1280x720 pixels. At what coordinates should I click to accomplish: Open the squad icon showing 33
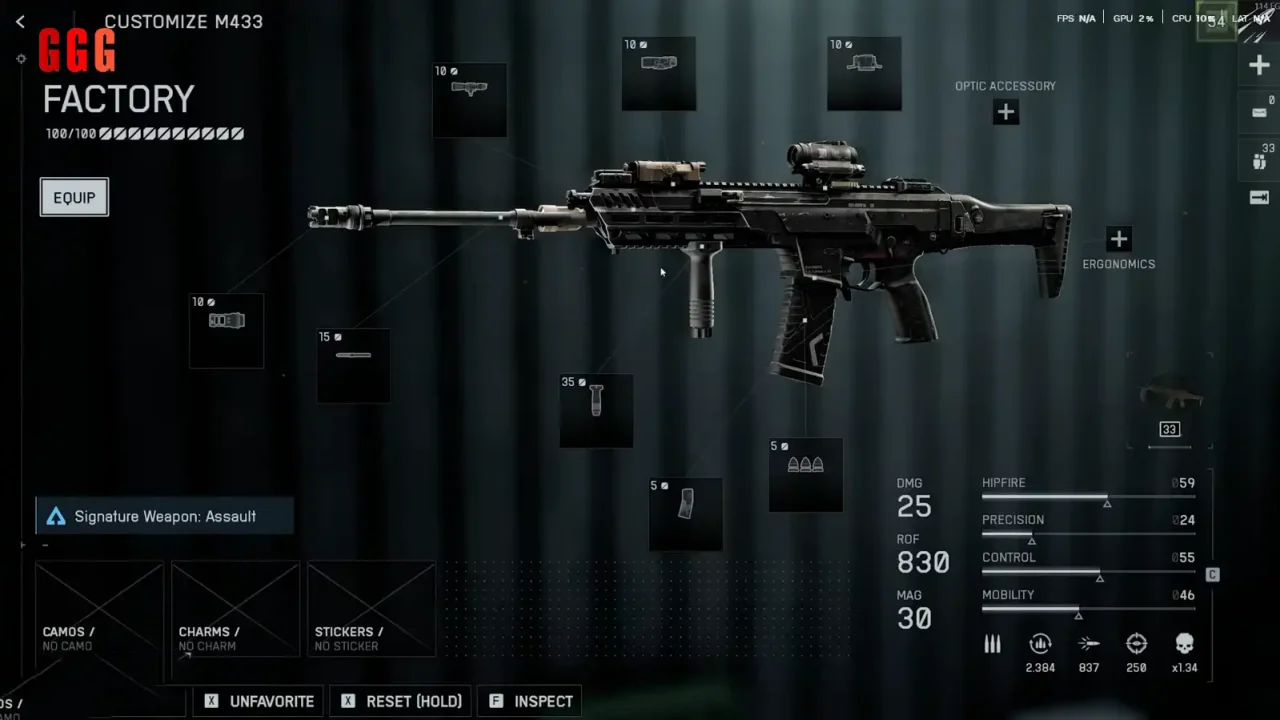1259,158
